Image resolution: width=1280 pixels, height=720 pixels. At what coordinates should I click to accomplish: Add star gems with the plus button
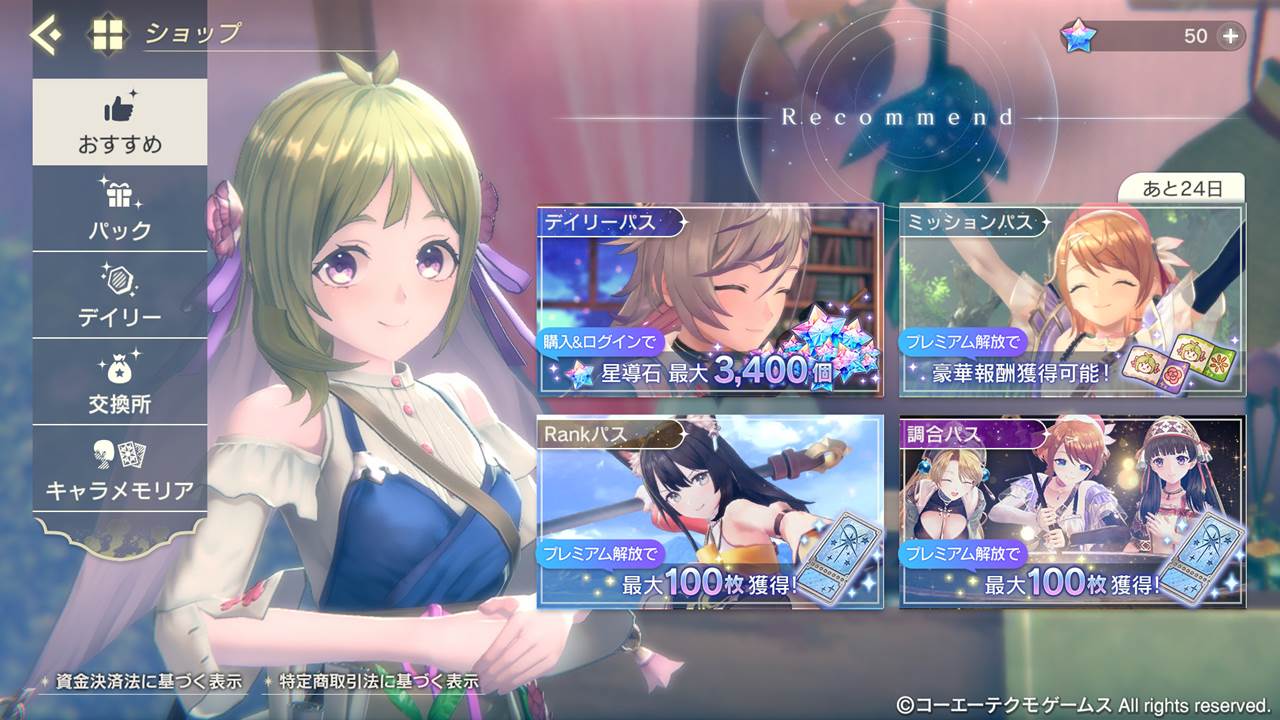pyautogui.click(x=1230, y=36)
